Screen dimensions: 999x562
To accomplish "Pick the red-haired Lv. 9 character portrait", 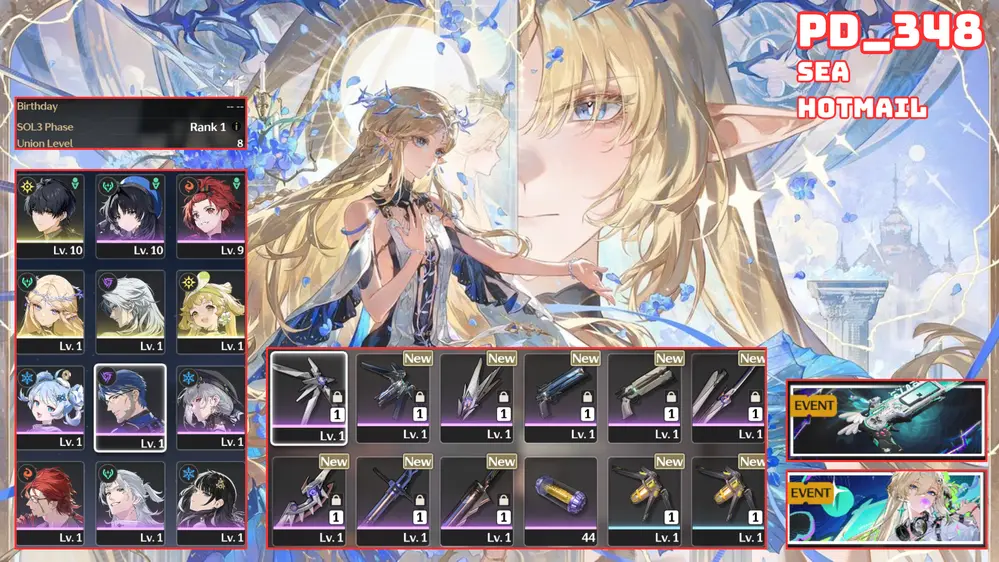I will click(x=211, y=213).
